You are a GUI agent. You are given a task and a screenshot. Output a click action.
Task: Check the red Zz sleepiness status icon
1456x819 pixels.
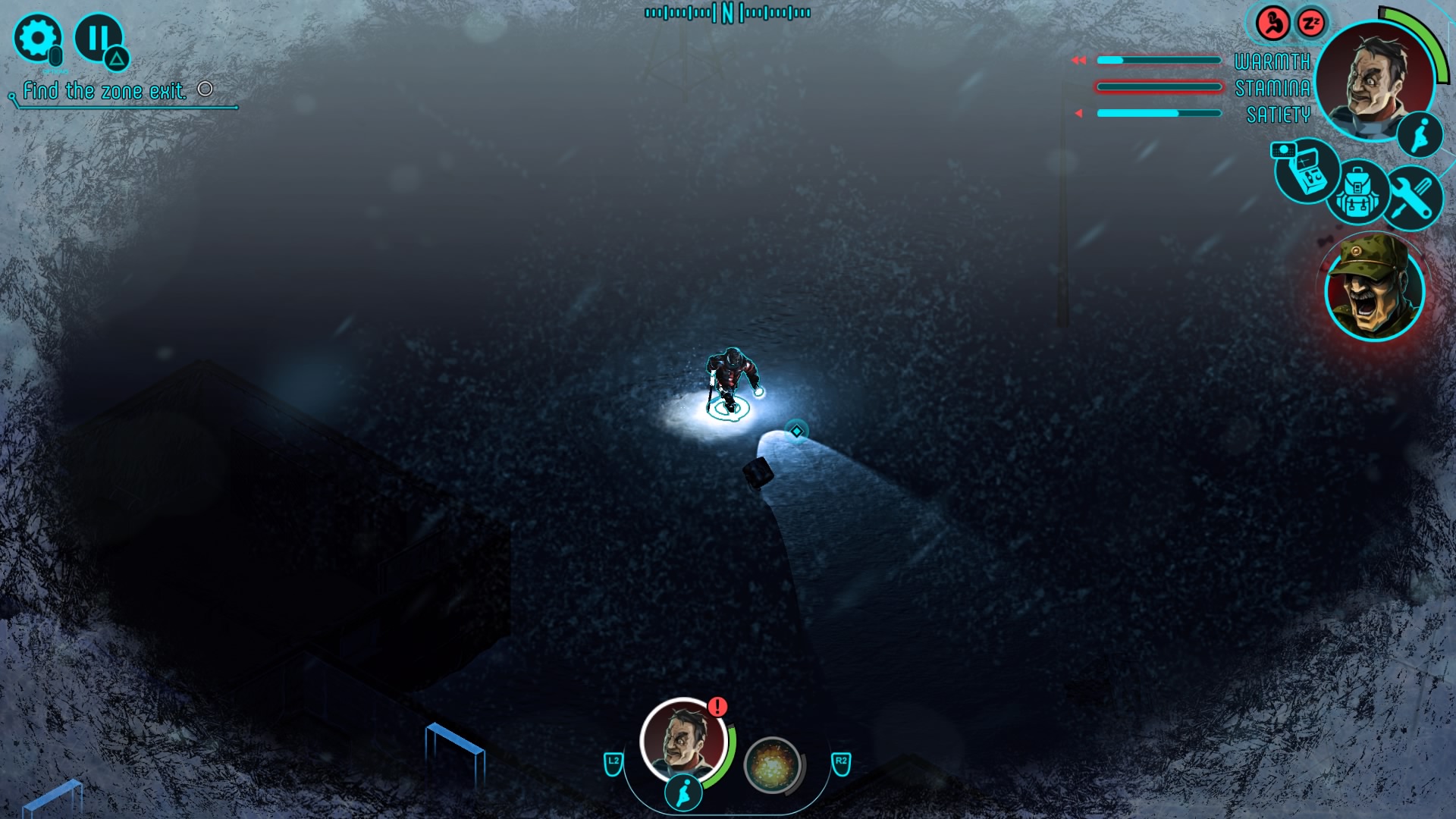point(1310,24)
